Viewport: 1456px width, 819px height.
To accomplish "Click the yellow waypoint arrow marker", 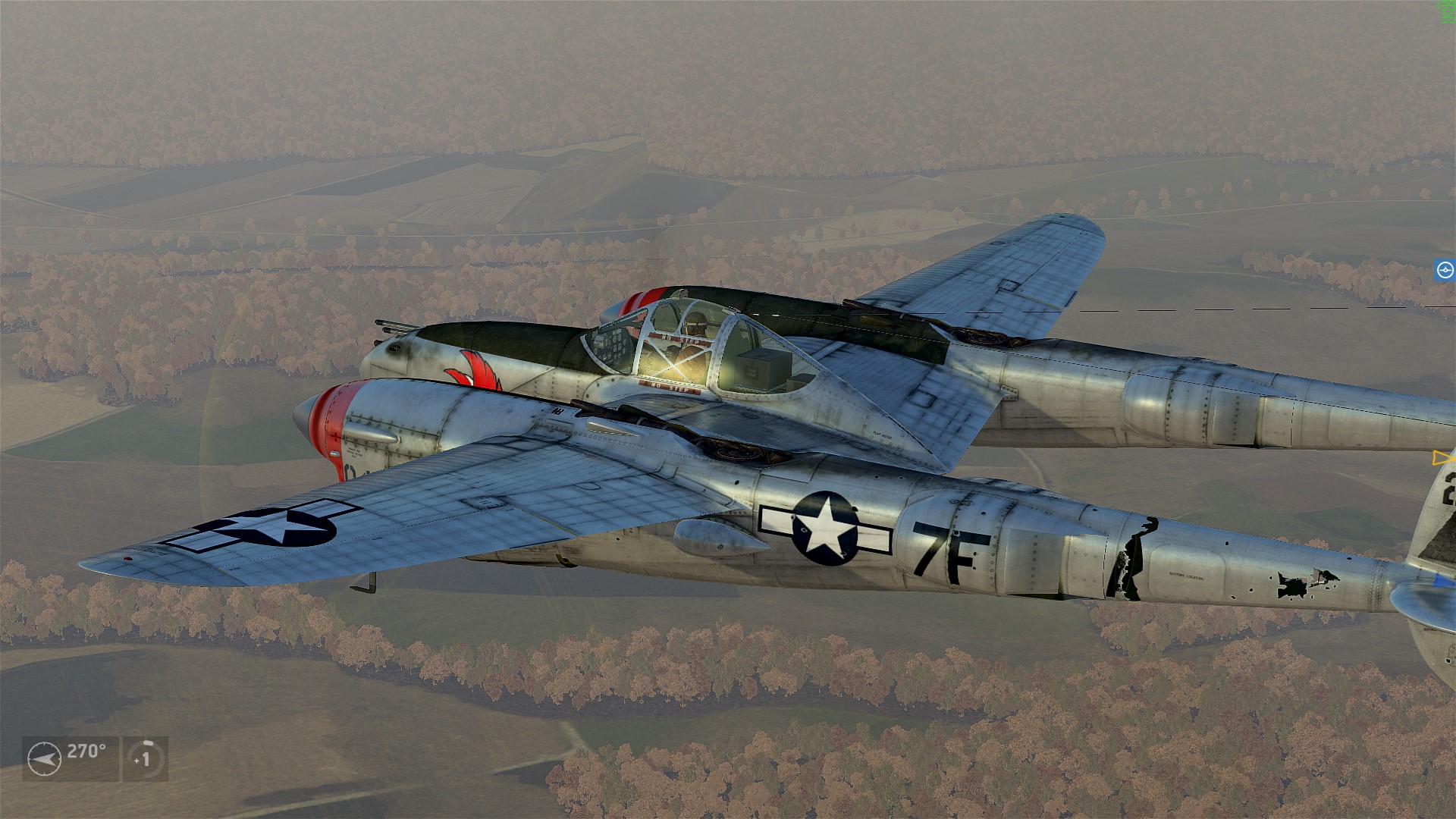I will (x=1442, y=458).
